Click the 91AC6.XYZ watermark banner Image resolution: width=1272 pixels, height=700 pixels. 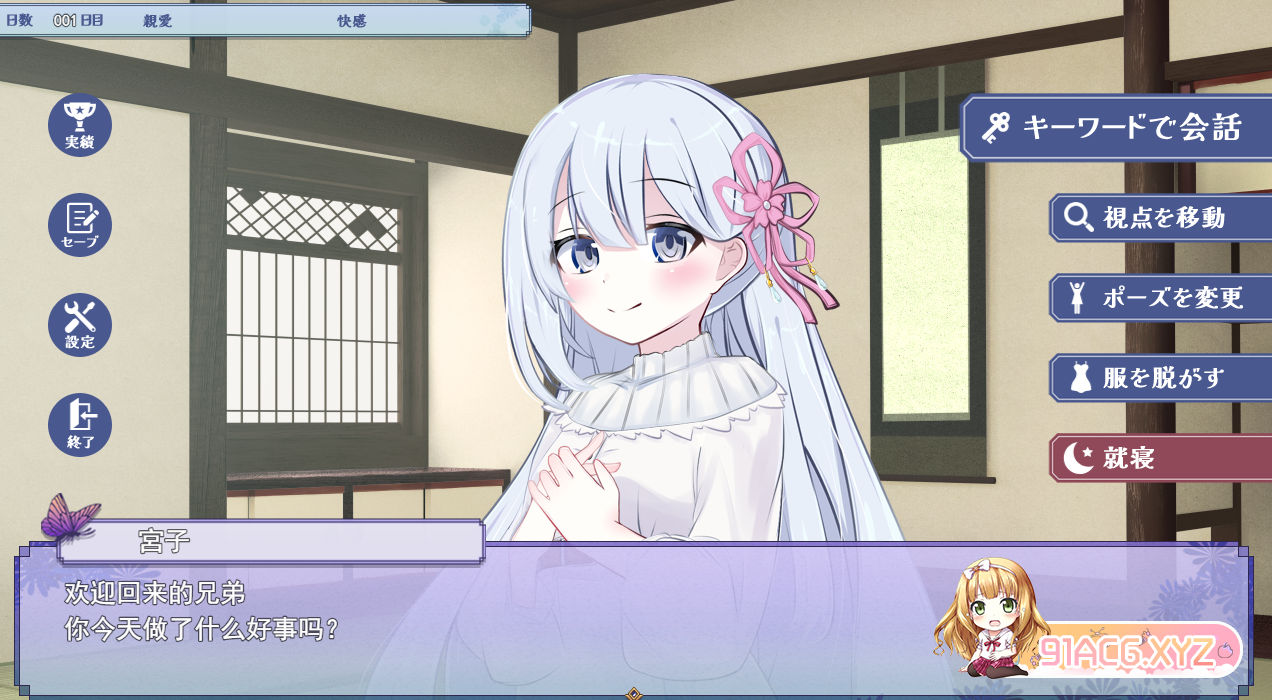[x=1138, y=652]
